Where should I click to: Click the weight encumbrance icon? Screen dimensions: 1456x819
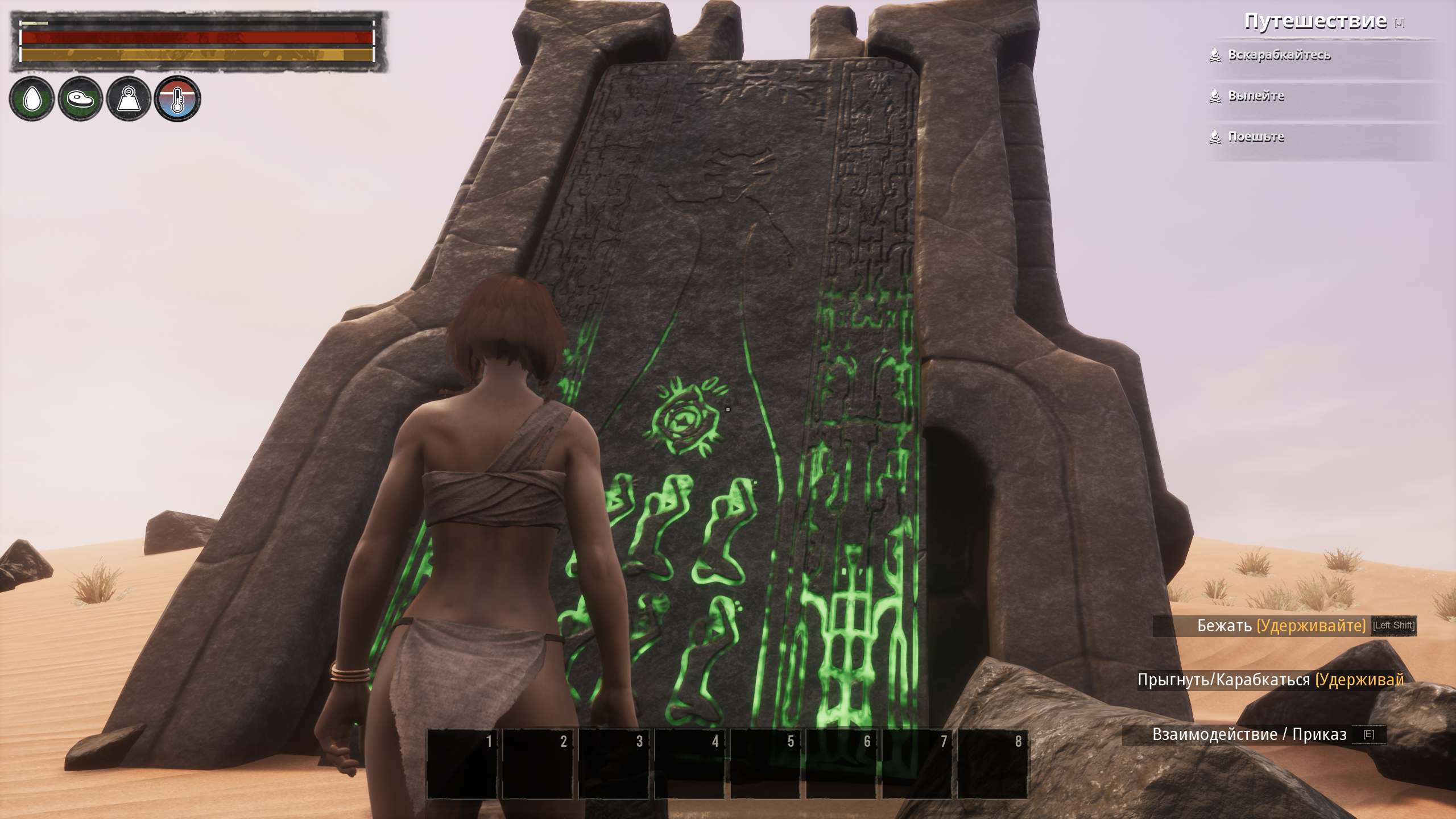click(x=129, y=99)
